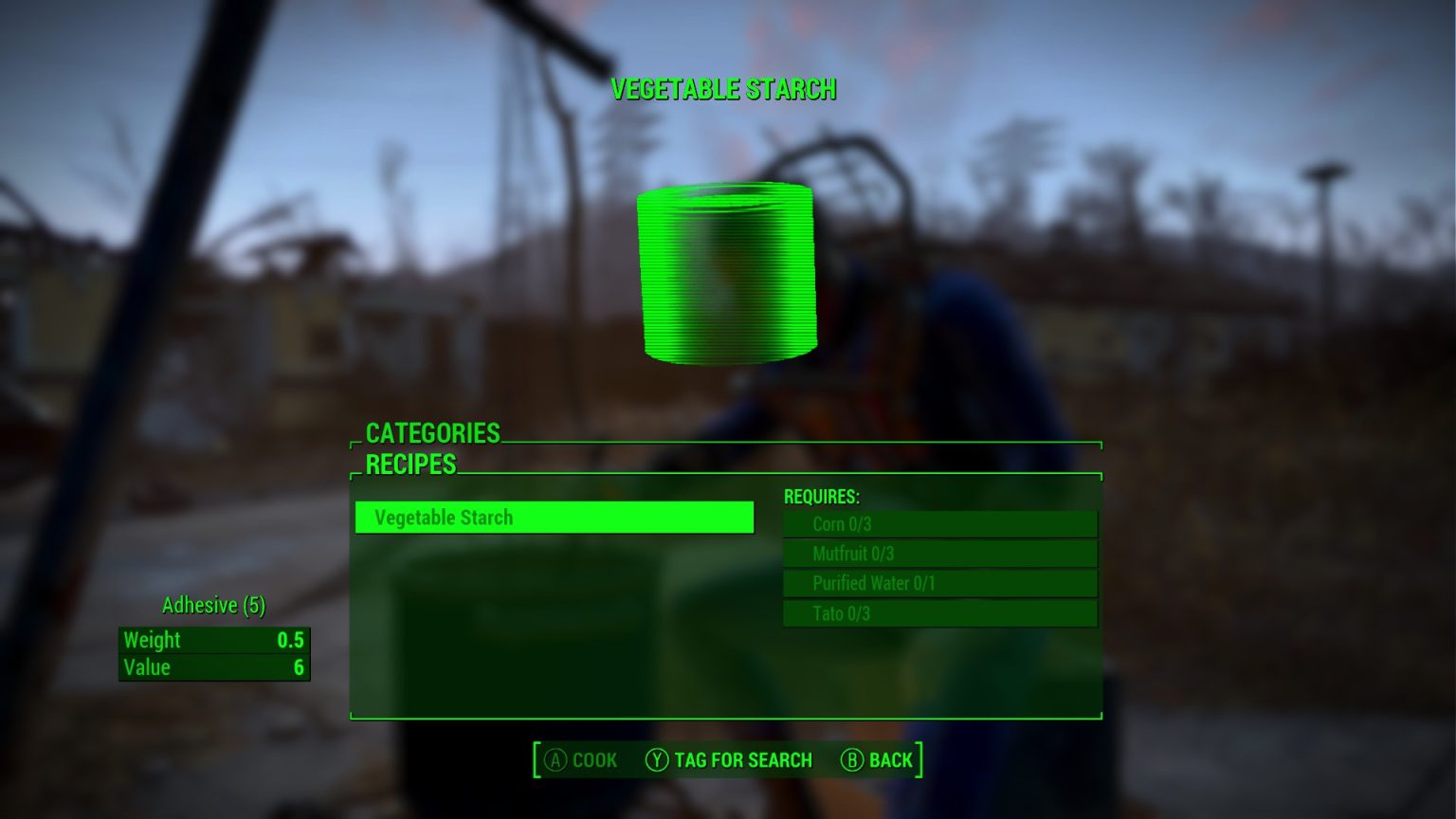This screenshot has height=819, width=1456.
Task: Choose the Corn 0/3 requirement row
Action: 939,524
